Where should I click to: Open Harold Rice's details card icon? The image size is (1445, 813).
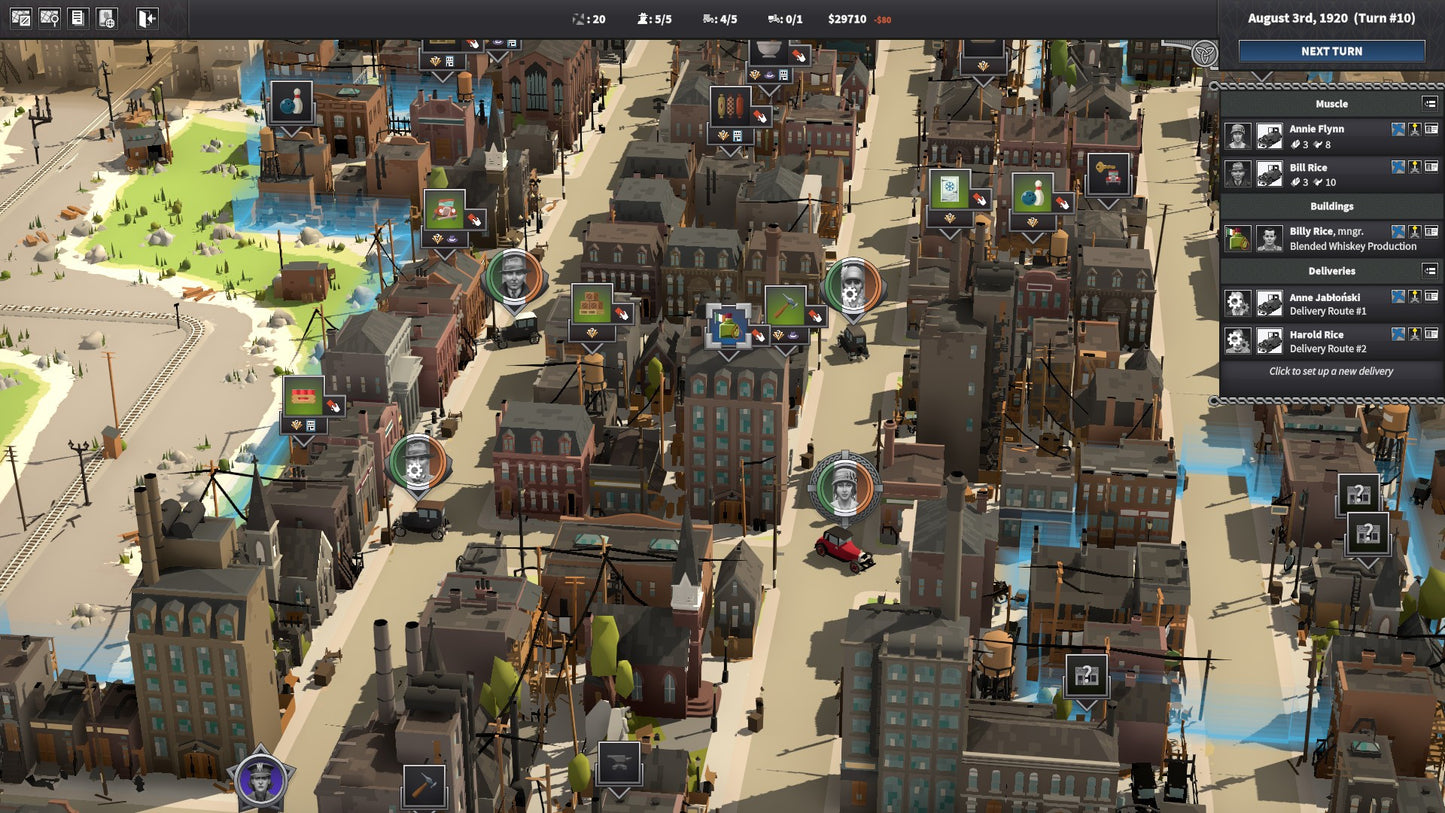1431,335
